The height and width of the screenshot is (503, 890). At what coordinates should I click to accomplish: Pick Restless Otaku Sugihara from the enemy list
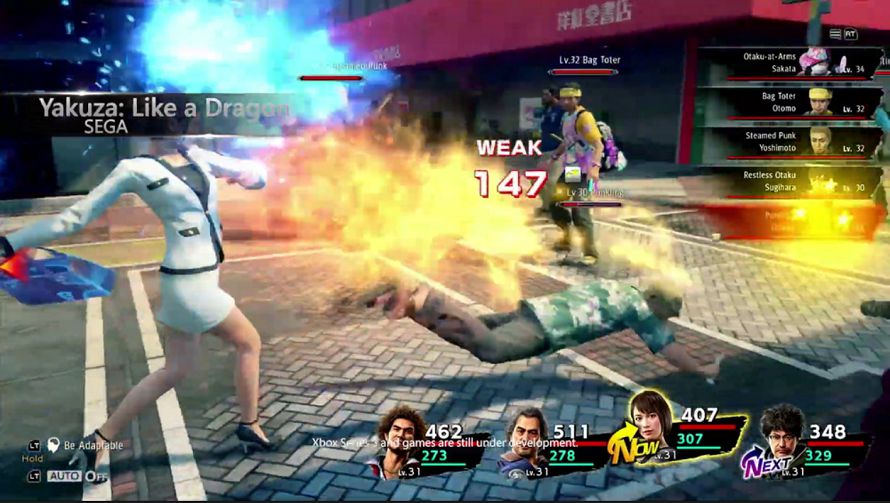click(790, 179)
